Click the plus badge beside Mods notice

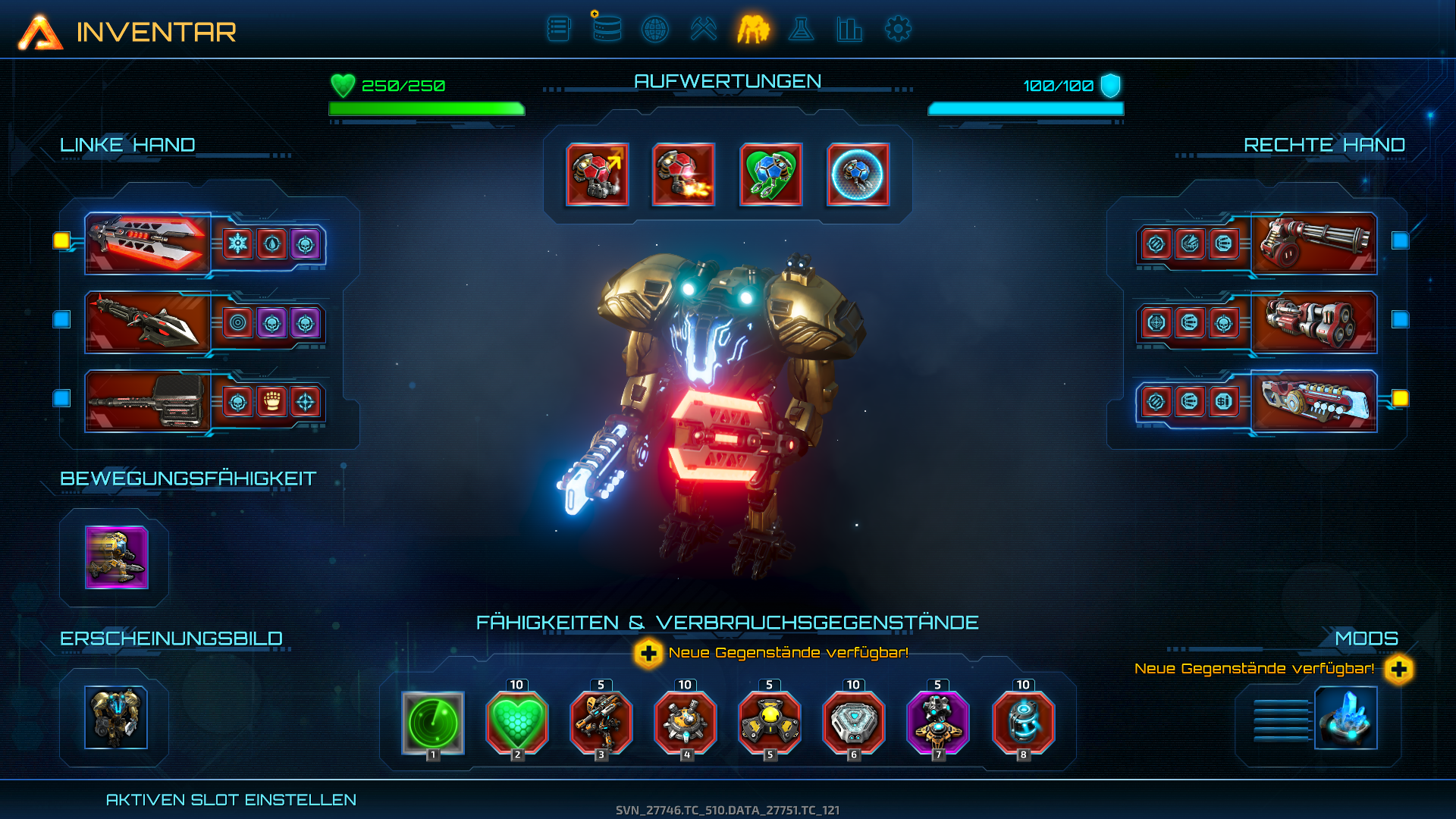(x=1399, y=669)
